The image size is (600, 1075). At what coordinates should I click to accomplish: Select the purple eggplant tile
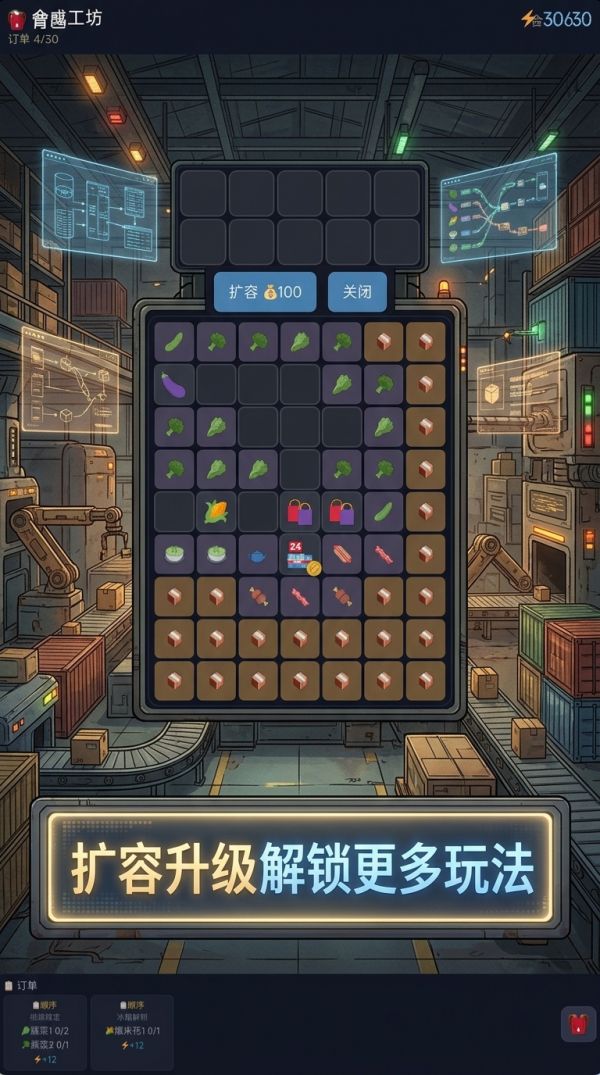pos(174,384)
